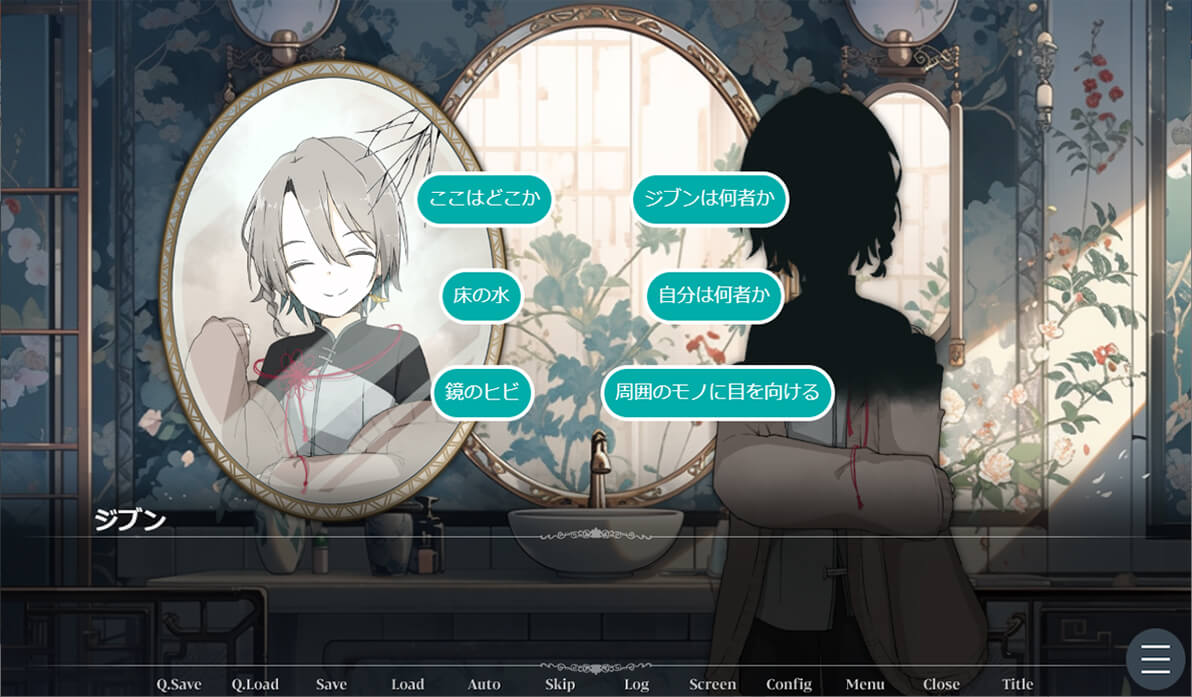Return to the Title screen

(1018, 684)
